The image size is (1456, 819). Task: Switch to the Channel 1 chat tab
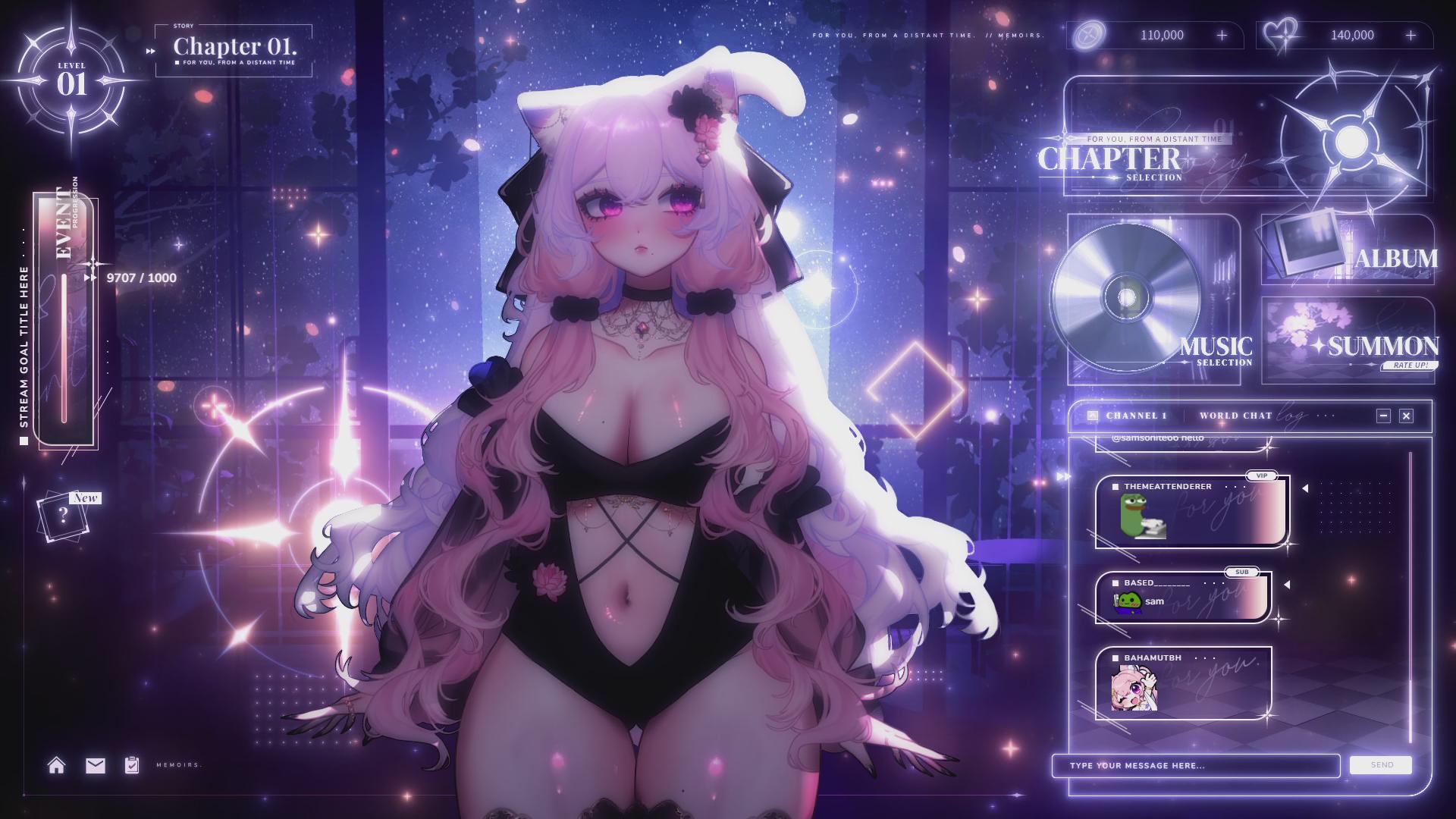click(1136, 416)
